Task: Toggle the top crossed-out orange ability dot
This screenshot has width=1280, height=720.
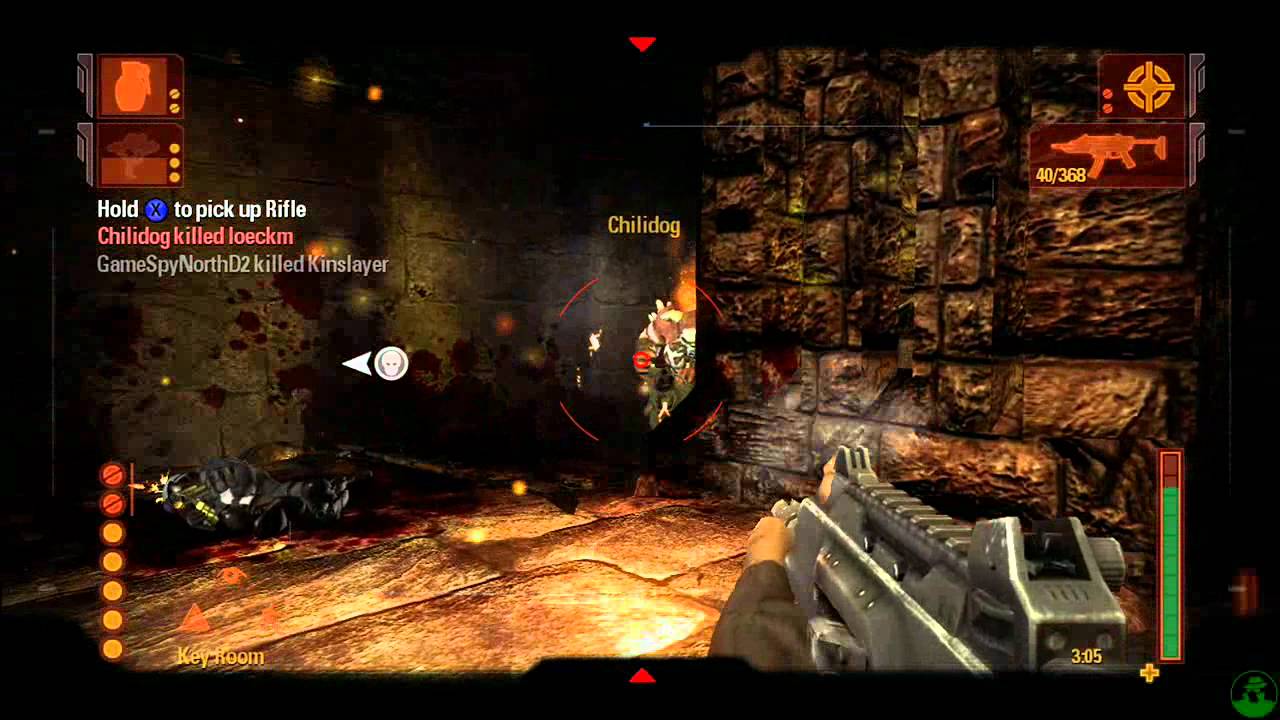Action: (x=111, y=474)
